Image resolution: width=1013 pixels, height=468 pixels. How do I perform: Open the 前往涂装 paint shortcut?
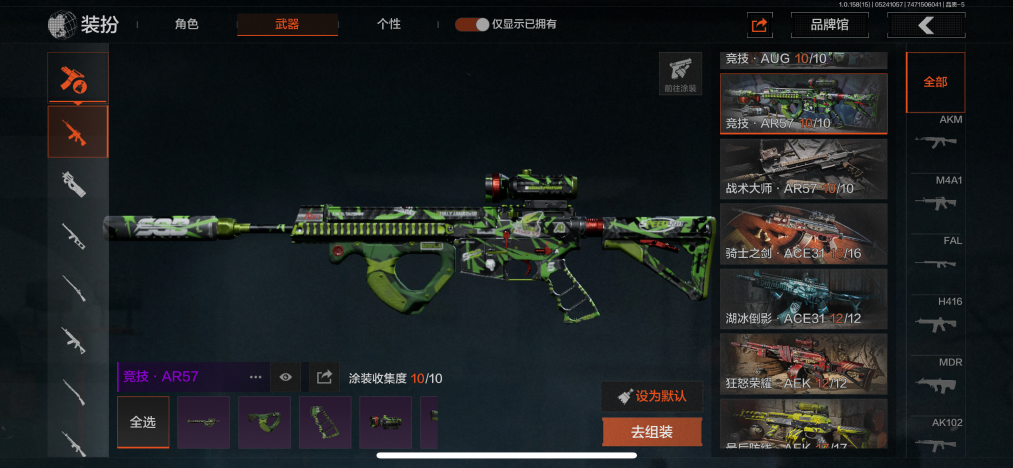tap(680, 74)
